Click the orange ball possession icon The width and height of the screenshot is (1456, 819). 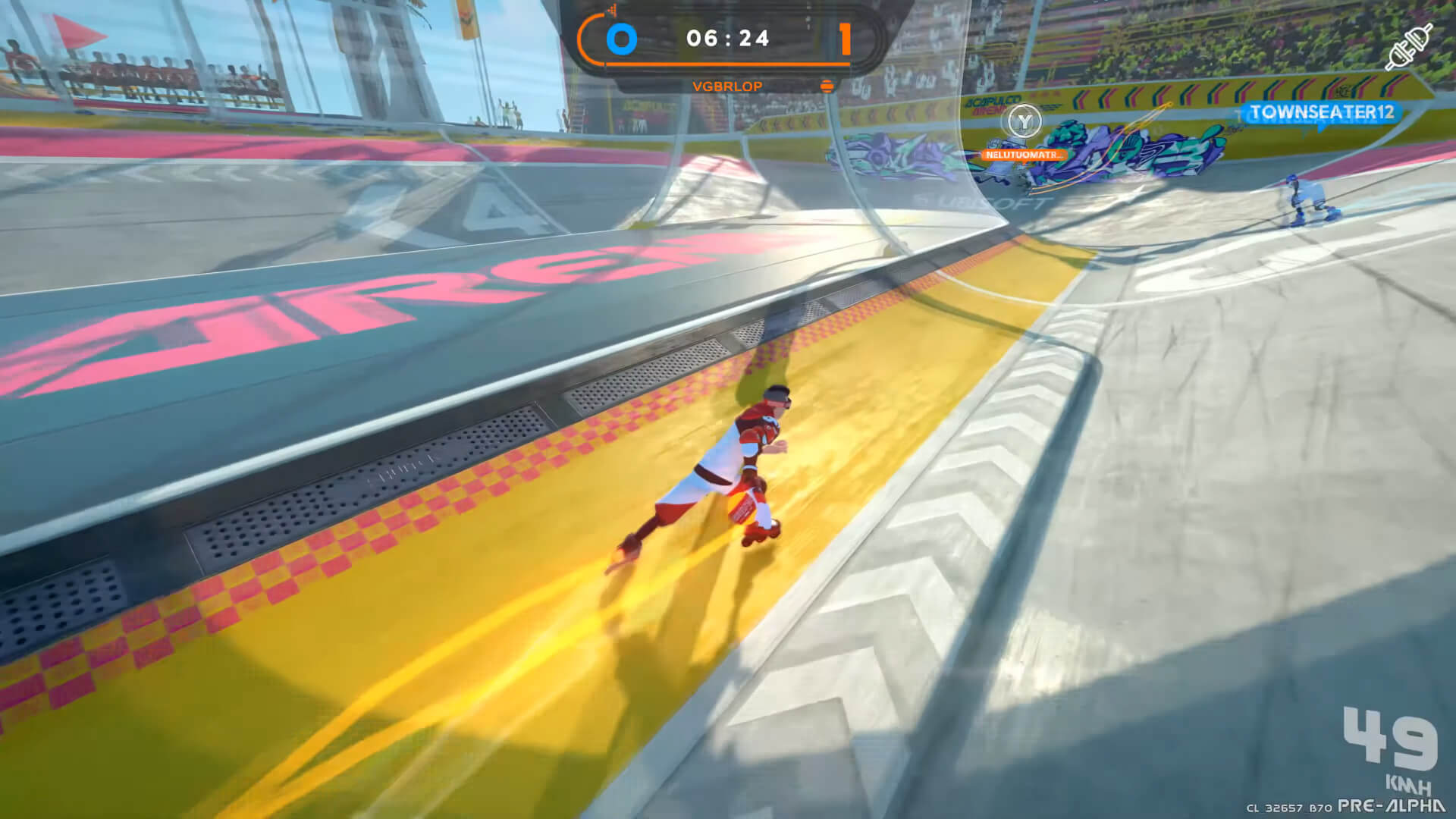point(827,86)
